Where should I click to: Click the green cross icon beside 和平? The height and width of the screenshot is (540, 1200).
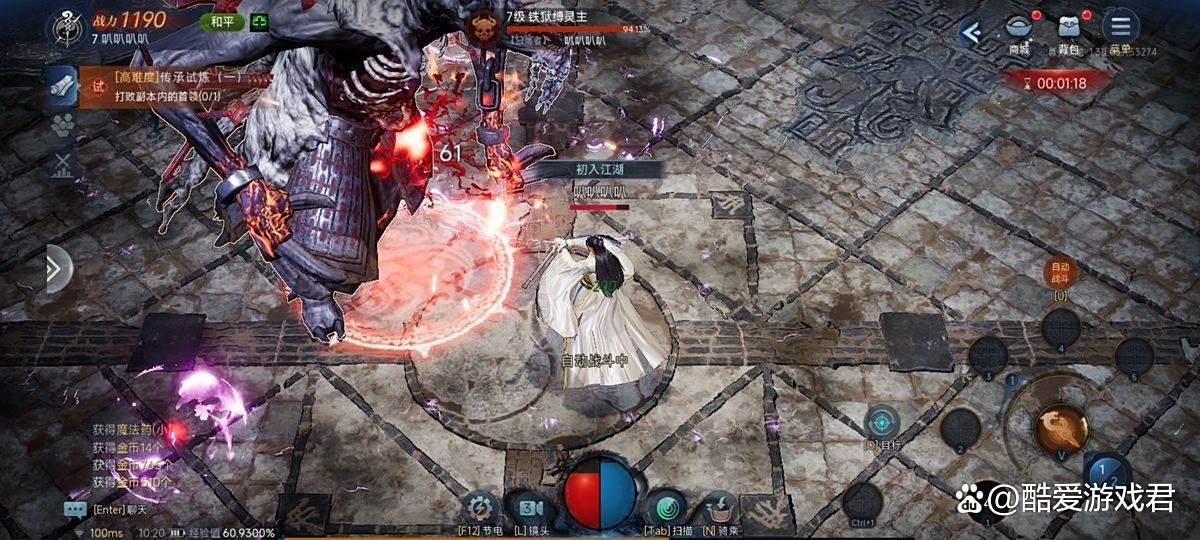coord(259,21)
